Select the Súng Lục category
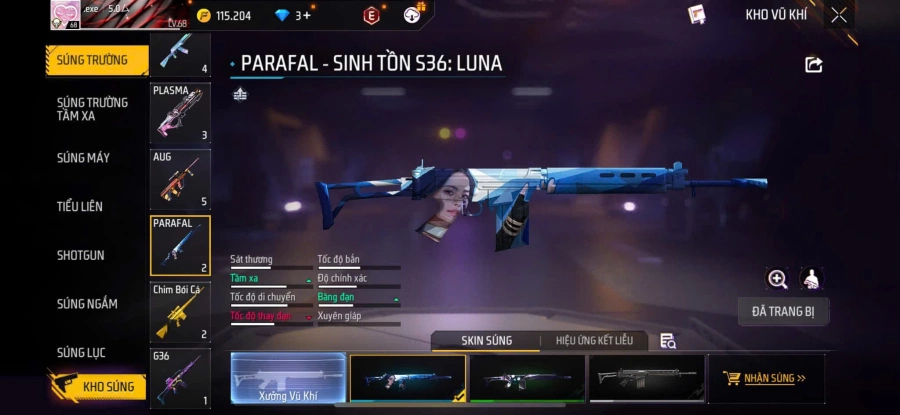900x415 pixels. [x=81, y=353]
